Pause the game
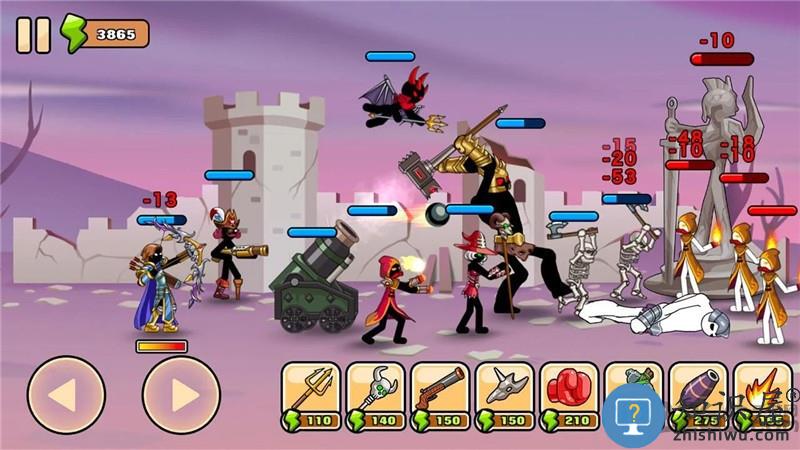Image resolution: width=800 pixels, height=450 pixels. tap(33, 35)
